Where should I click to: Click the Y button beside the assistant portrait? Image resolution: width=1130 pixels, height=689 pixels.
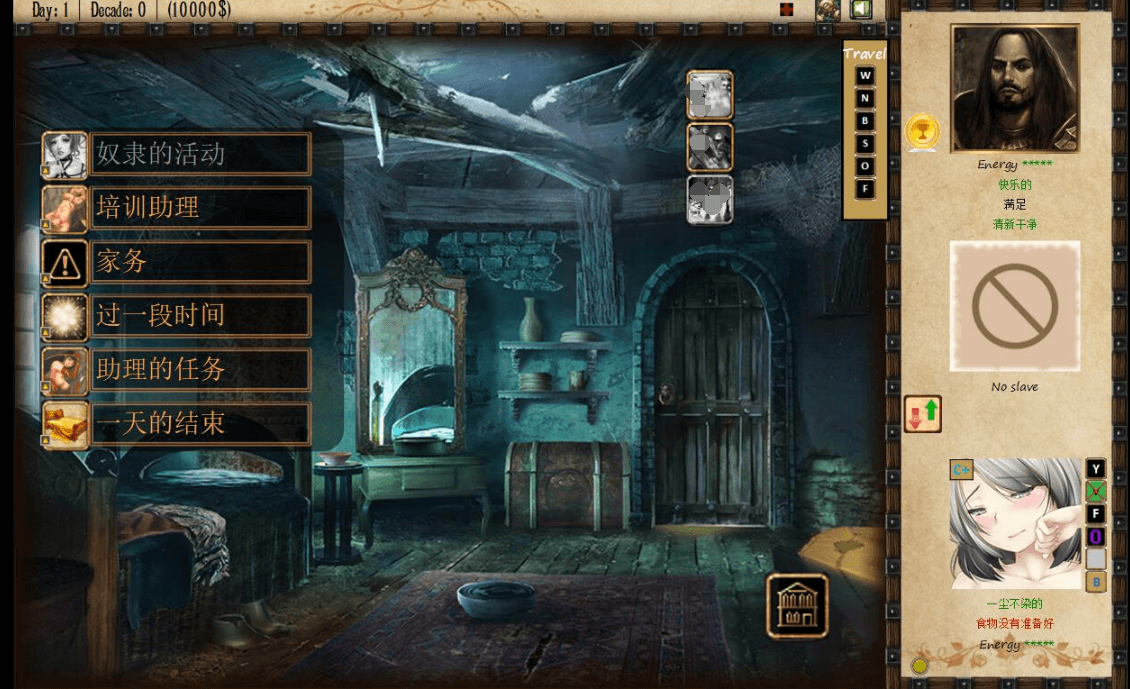1096,469
